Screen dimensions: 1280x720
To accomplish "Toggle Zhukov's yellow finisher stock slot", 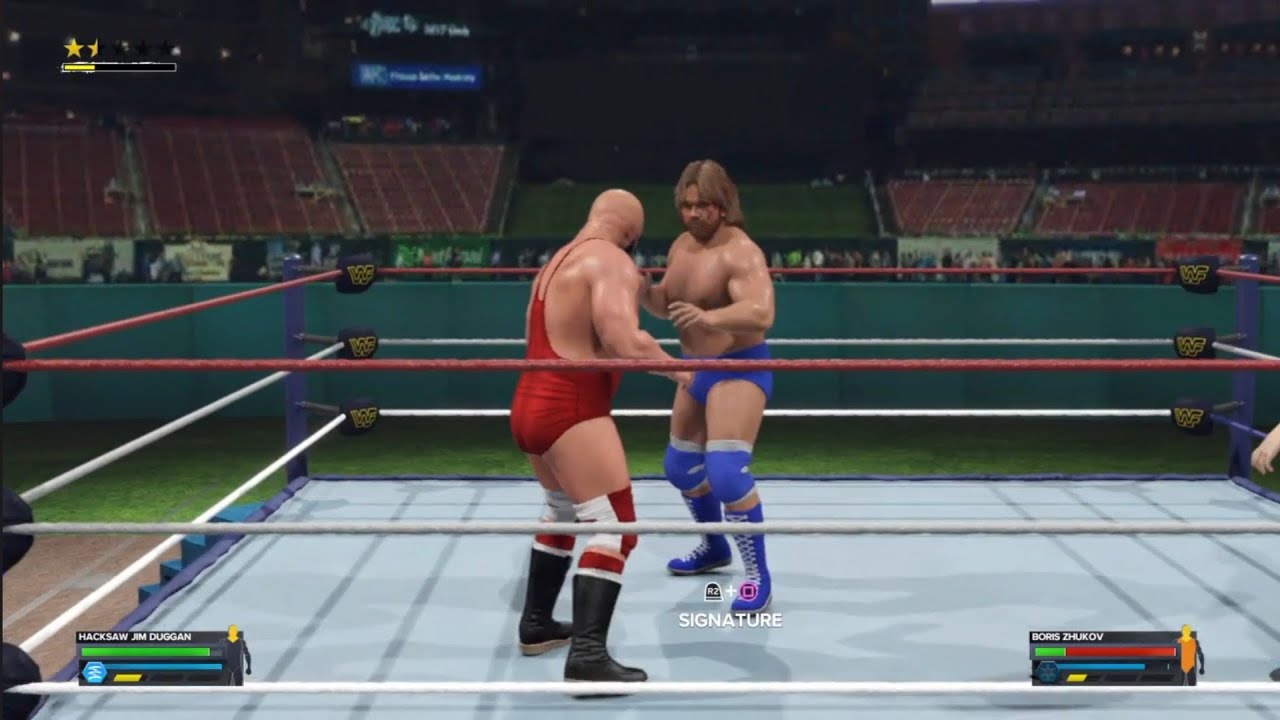I will [x=1076, y=678].
